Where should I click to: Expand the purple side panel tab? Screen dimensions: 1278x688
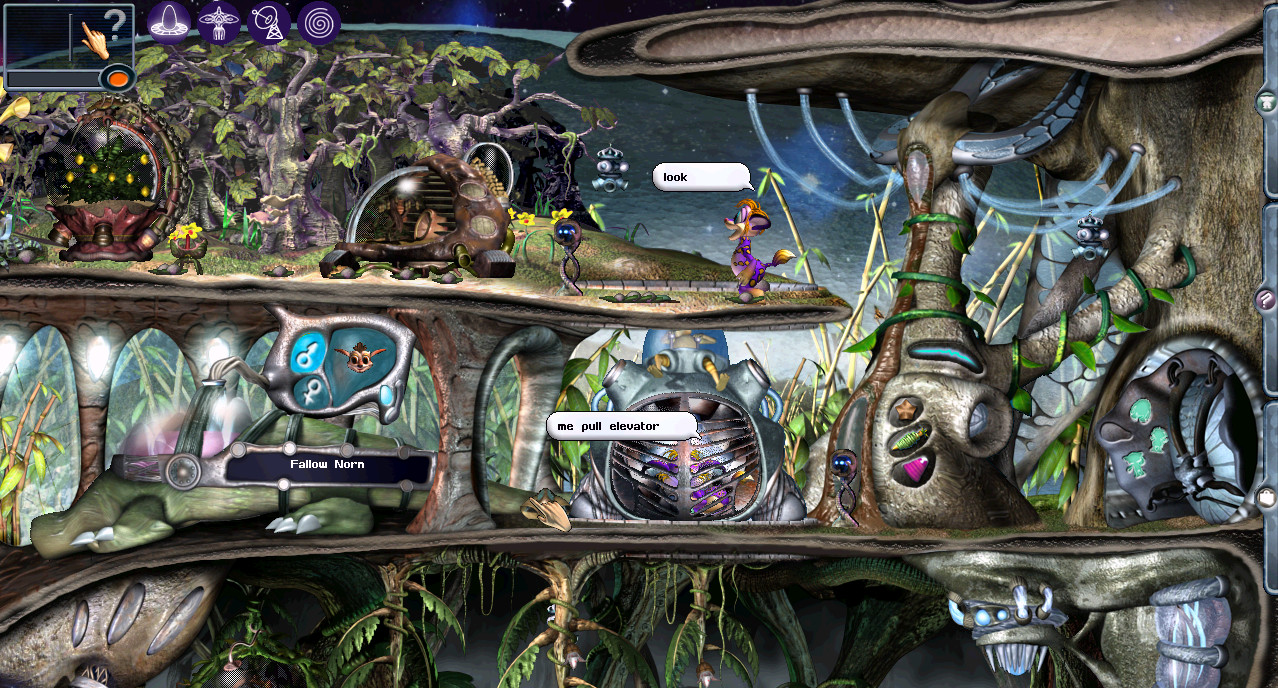(x=1267, y=298)
